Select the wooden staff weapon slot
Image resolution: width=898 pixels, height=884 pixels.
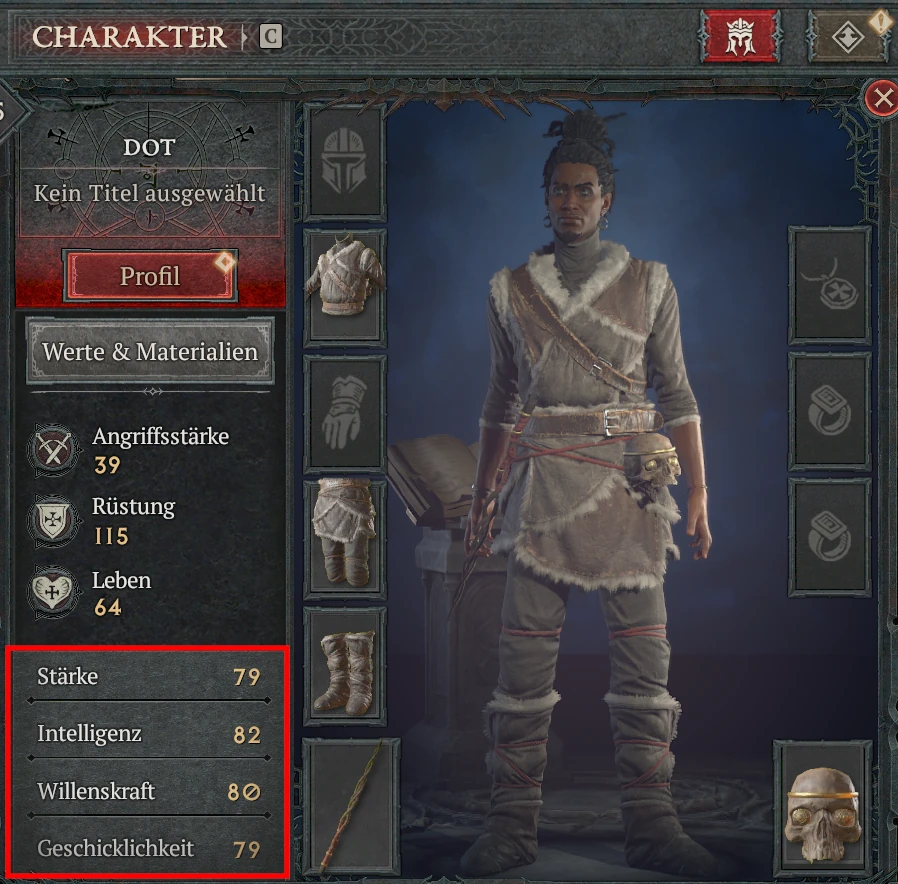pos(350,805)
